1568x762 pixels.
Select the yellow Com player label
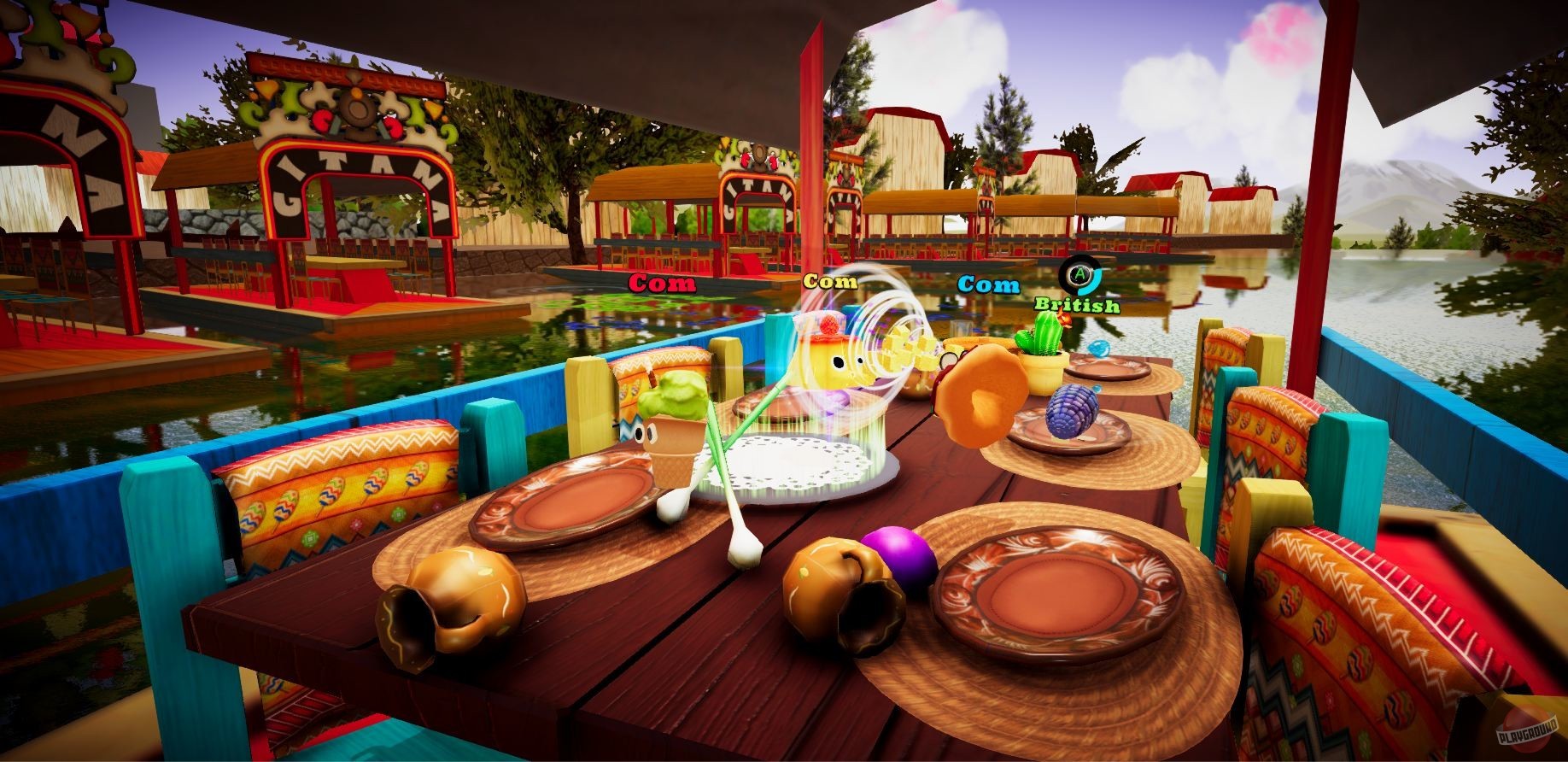(x=830, y=281)
